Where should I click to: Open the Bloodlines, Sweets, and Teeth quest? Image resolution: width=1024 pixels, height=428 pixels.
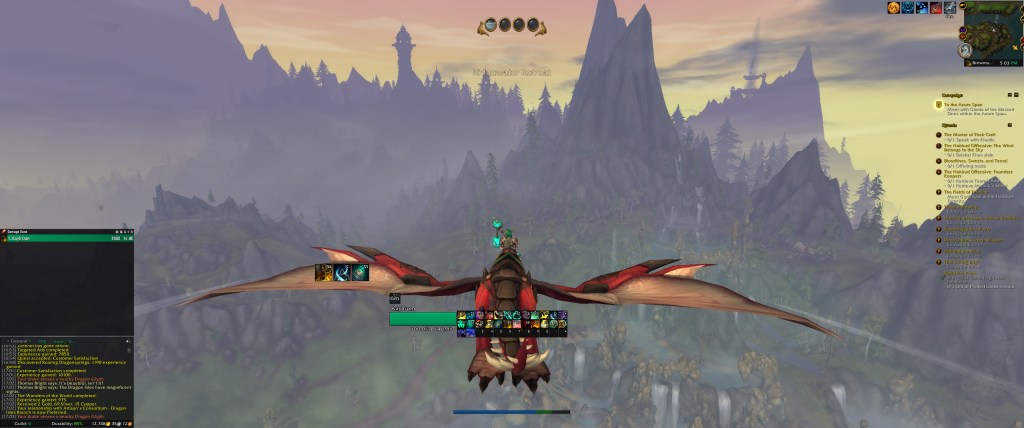click(975, 160)
